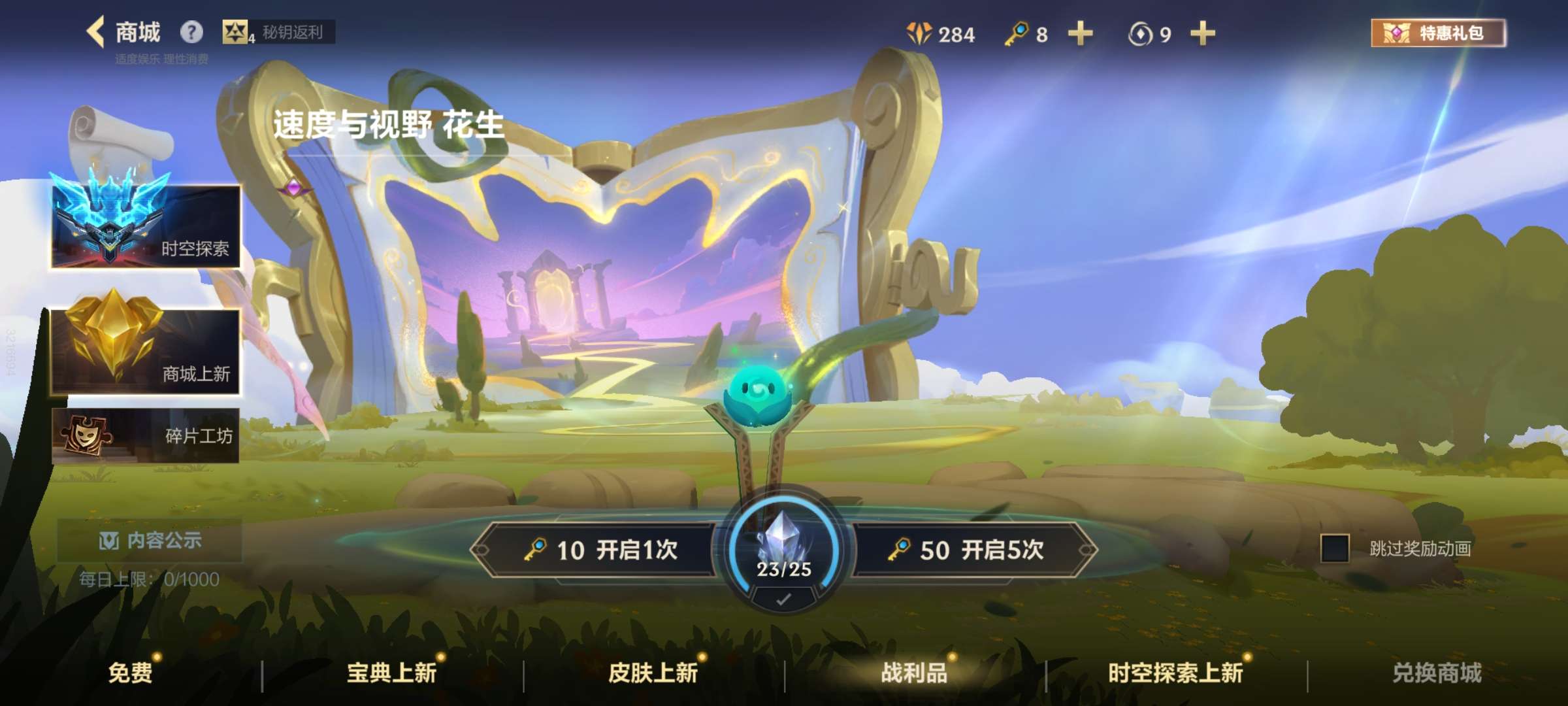Screen dimensions: 1568x706
Task: Switch to the 皮肤上新 tab
Action: tap(652, 675)
